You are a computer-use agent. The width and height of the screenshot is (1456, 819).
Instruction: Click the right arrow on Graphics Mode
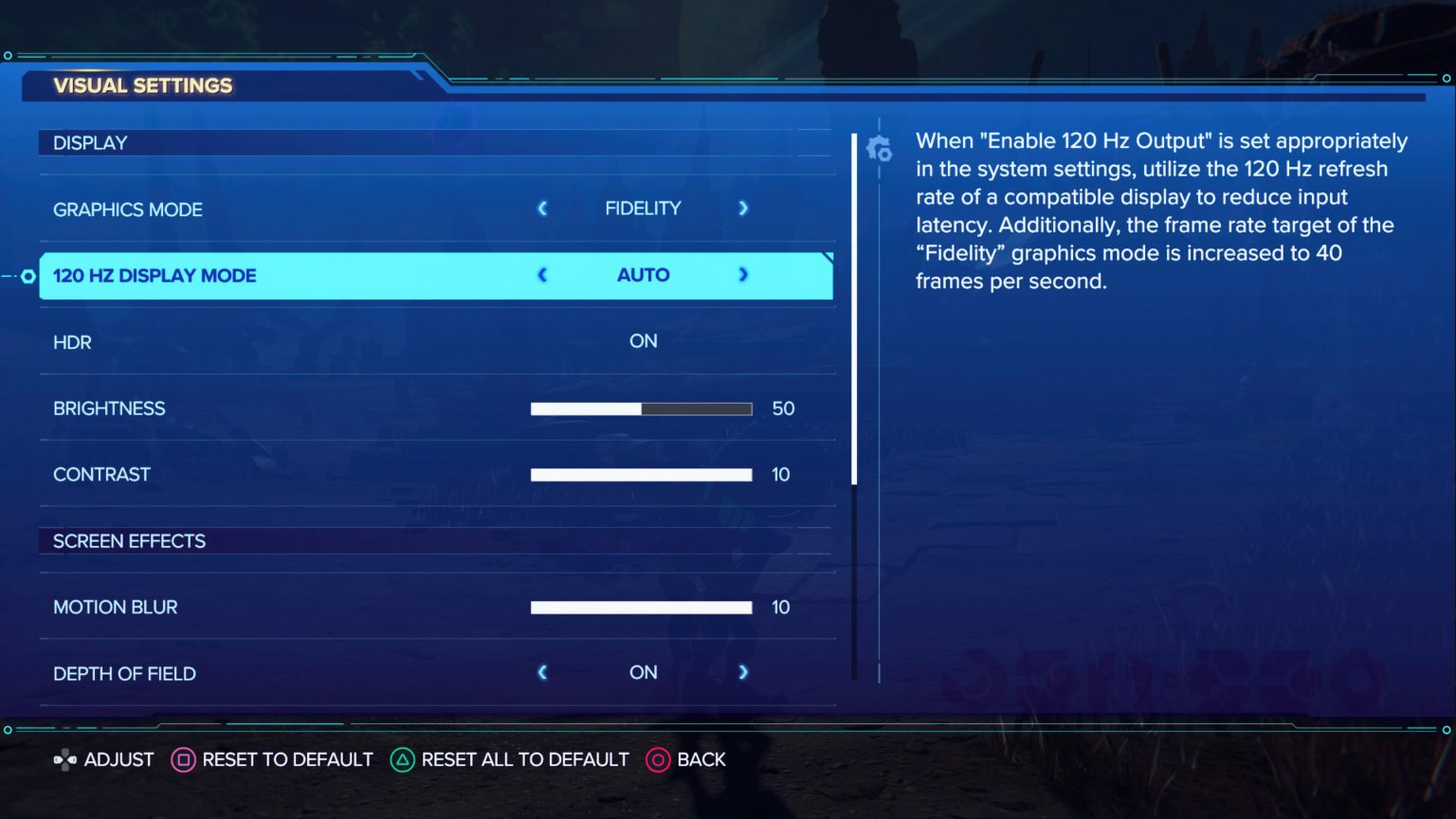(743, 209)
